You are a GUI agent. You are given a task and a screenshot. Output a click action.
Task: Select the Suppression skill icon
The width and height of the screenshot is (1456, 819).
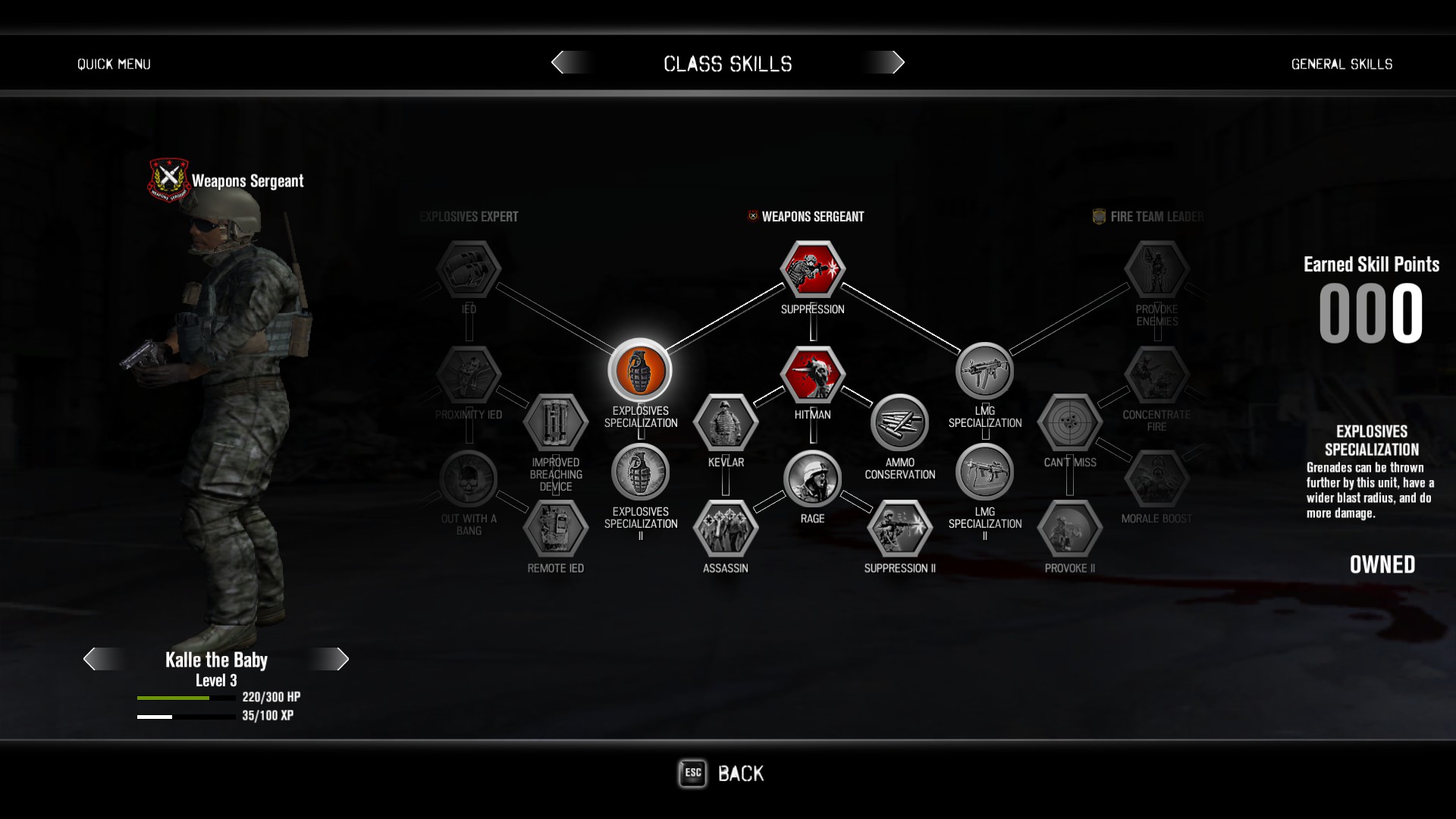click(812, 269)
